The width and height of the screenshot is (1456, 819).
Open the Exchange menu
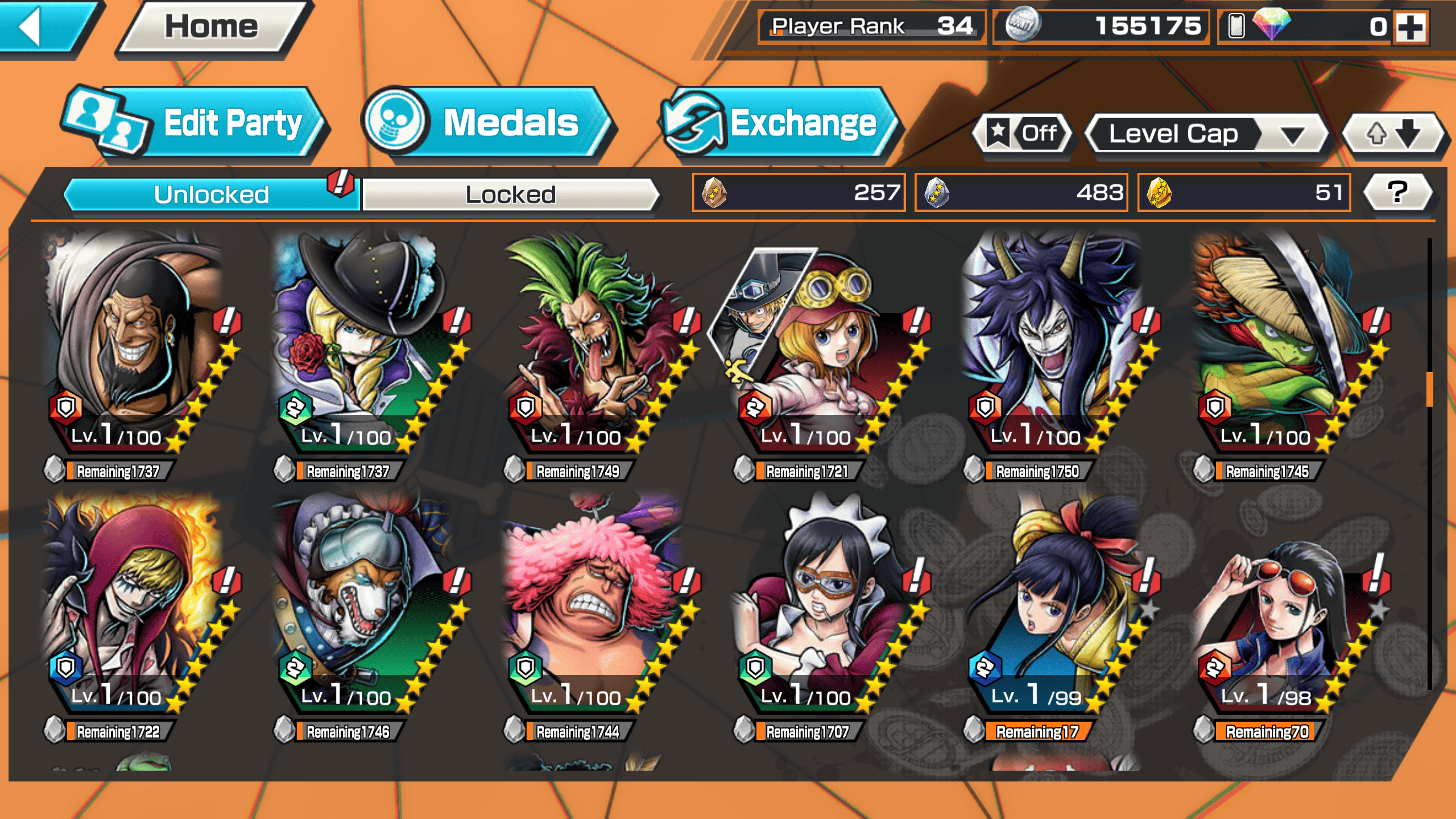[779, 123]
